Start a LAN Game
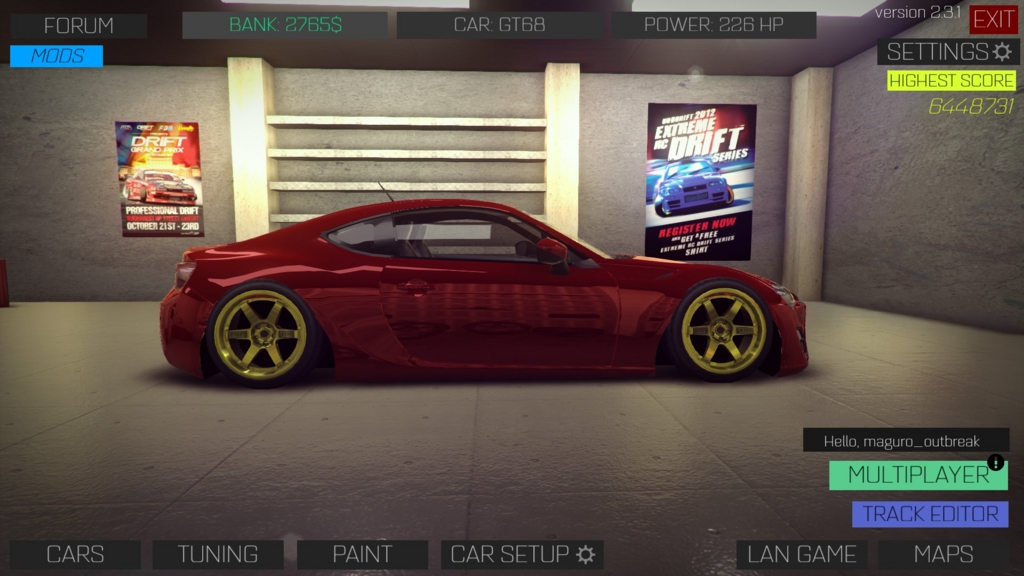This screenshot has height=576, width=1024. [x=801, y=554]
